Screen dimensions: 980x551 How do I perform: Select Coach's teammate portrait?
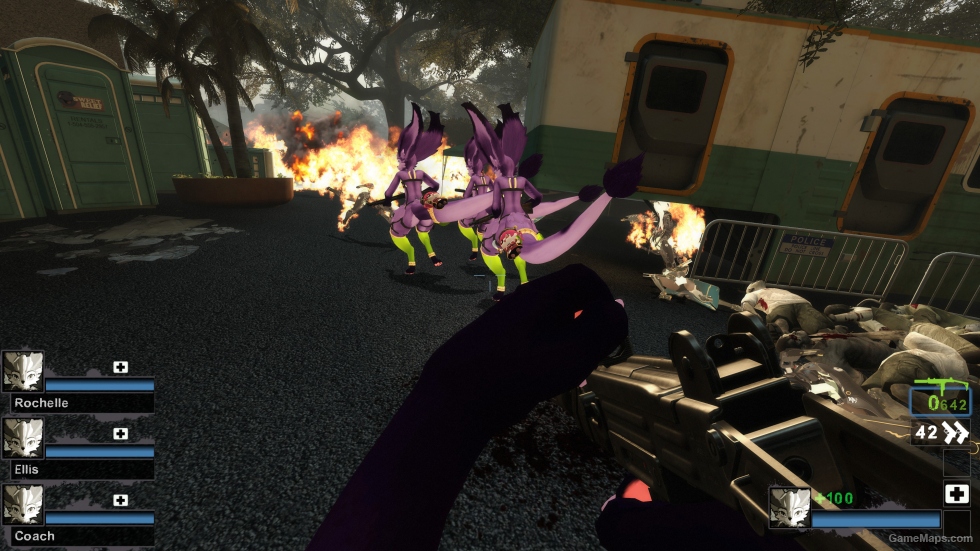[x=22, y=504]
